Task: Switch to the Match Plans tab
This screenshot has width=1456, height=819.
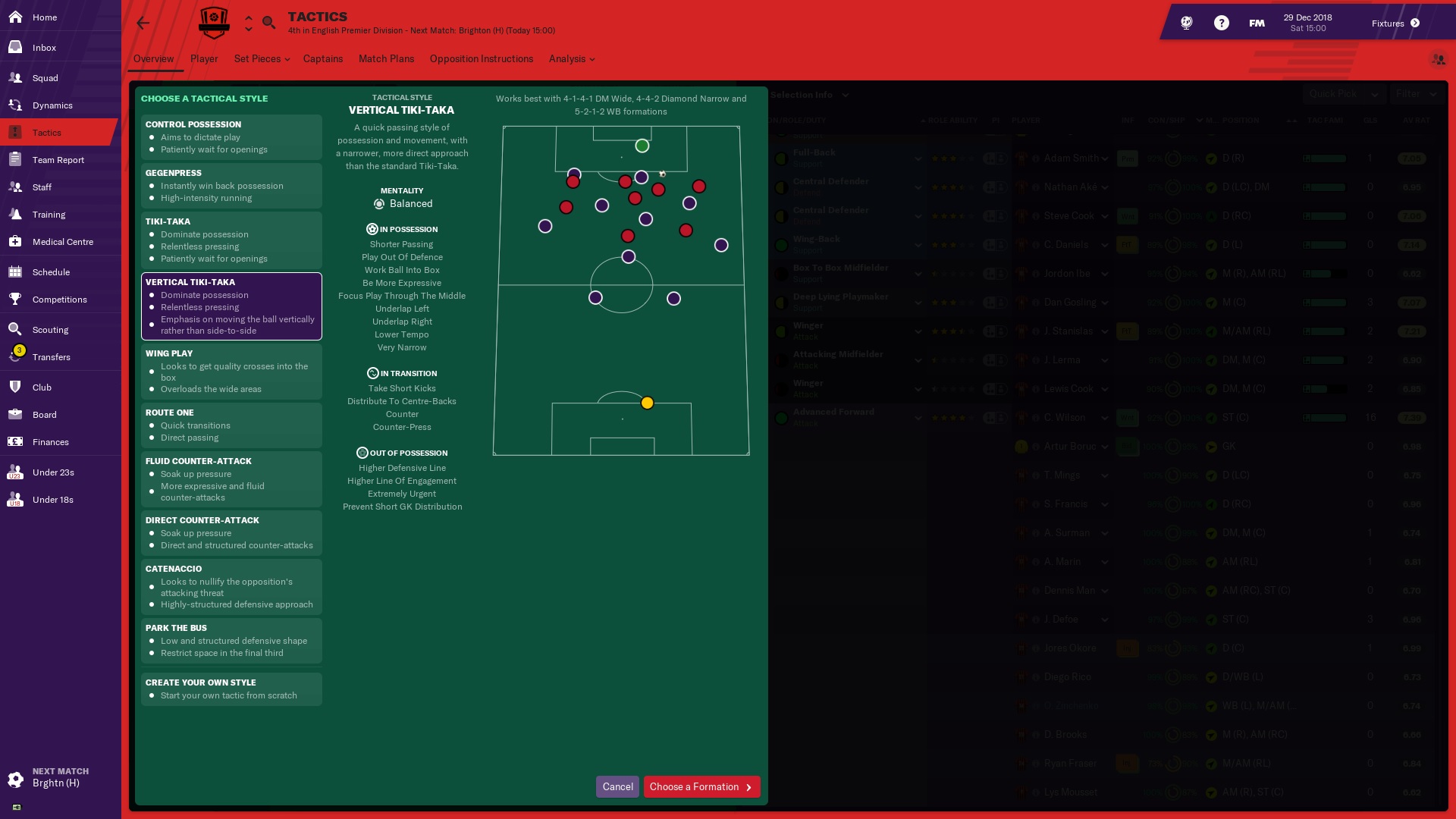Action: coord(386,59)
